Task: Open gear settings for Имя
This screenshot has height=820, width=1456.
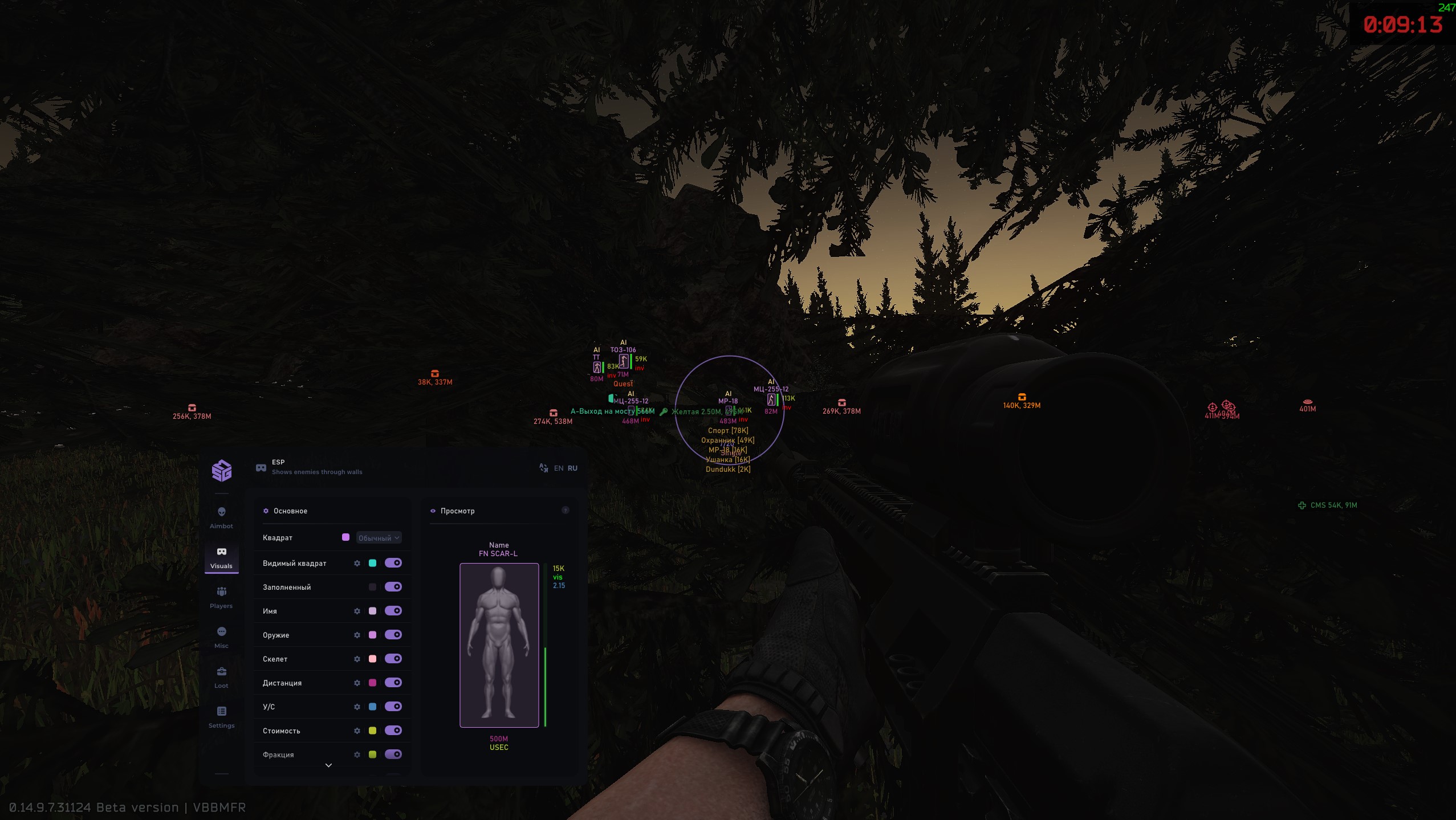Action: (357, 610)
